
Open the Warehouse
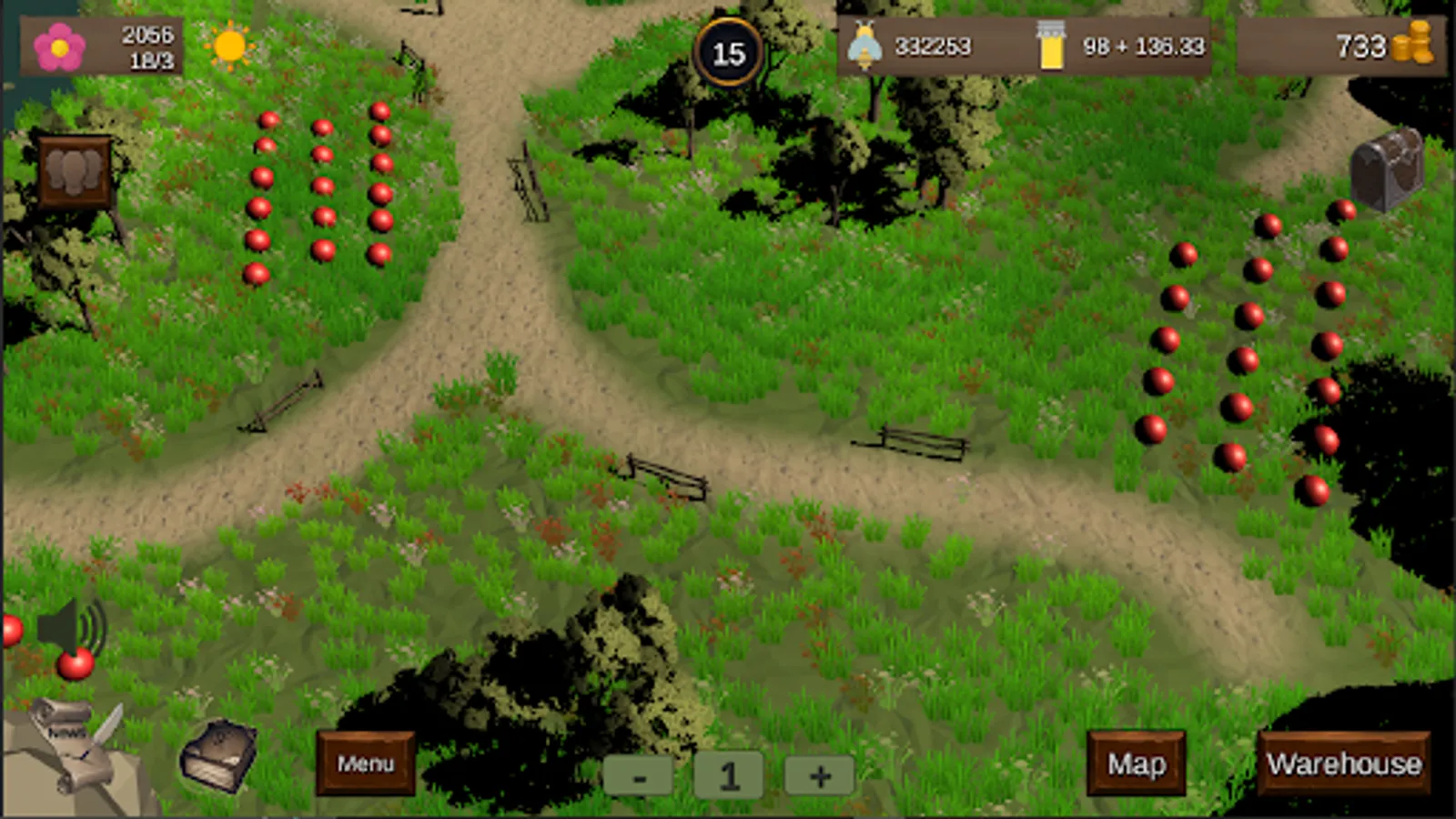tap(1343, 763)
